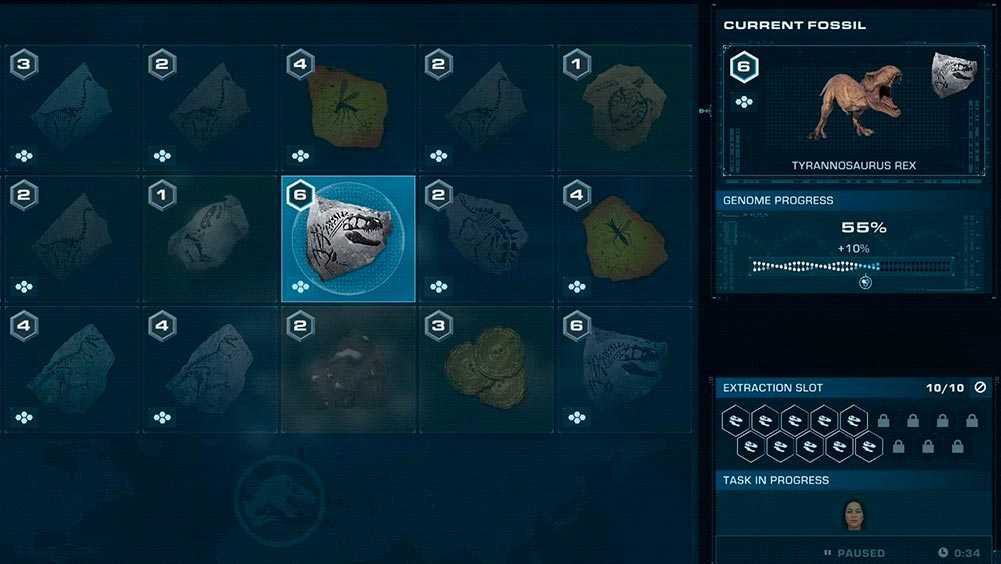Image resolution: width=1001 pixels, height=564 pixels.
Task: Click the scientist portrait under Task in Progress
Action: pyautogui.click(x=853, y=513)
